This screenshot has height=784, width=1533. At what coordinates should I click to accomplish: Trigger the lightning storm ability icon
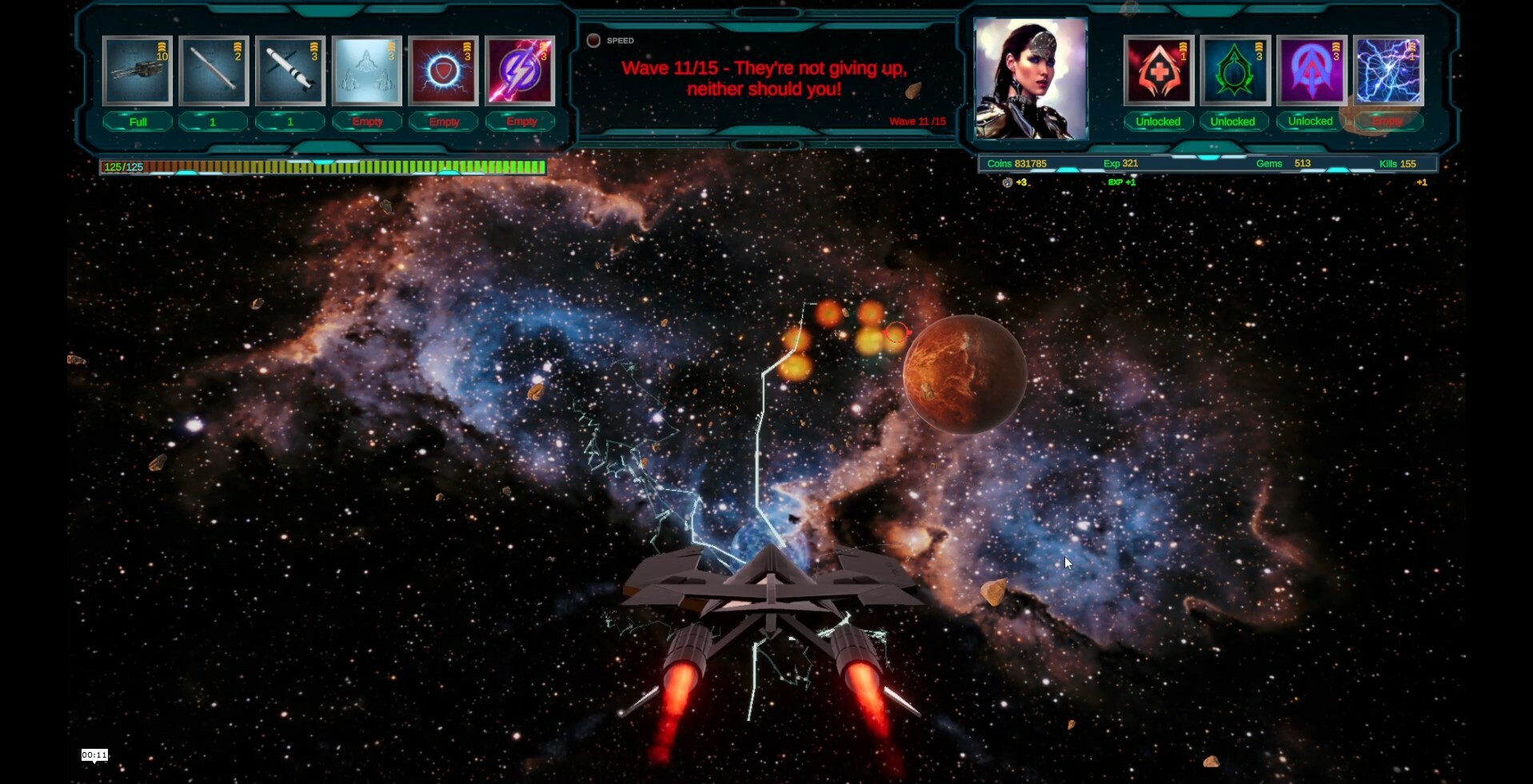pyautogui.click(x=1389, y=70)
